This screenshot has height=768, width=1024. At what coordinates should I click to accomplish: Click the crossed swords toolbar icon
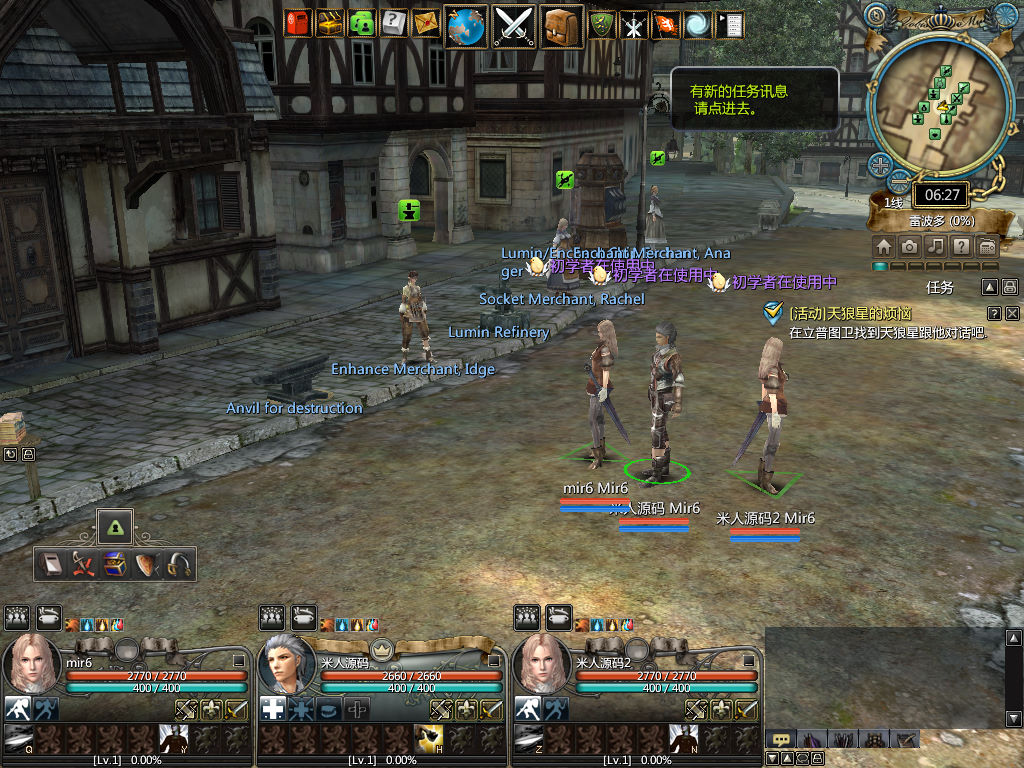pyautogui.click(x=515, y=25)
